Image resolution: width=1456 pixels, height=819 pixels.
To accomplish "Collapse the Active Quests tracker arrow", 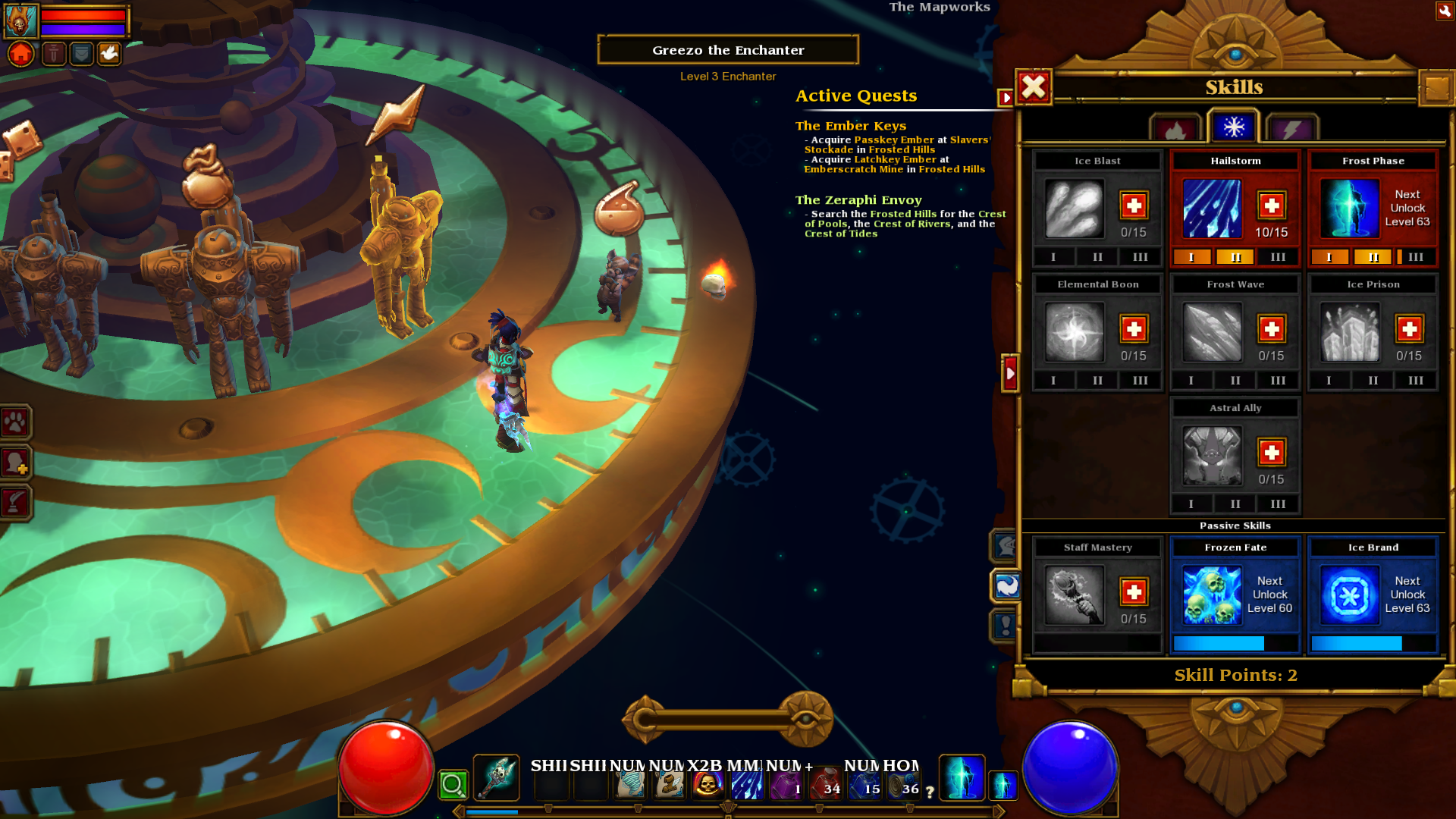I will [x=1006, y=97].
